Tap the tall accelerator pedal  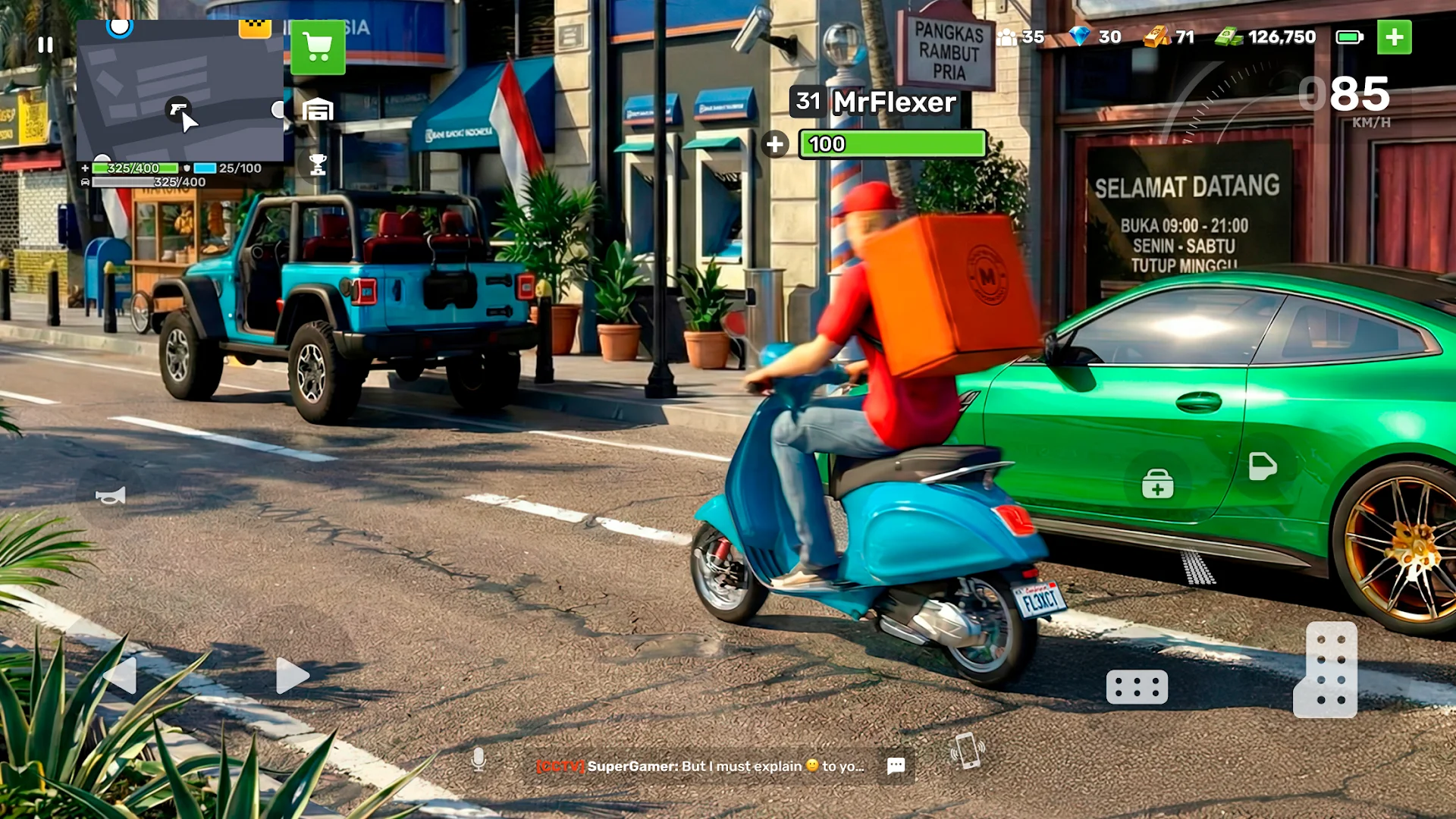1326,670
